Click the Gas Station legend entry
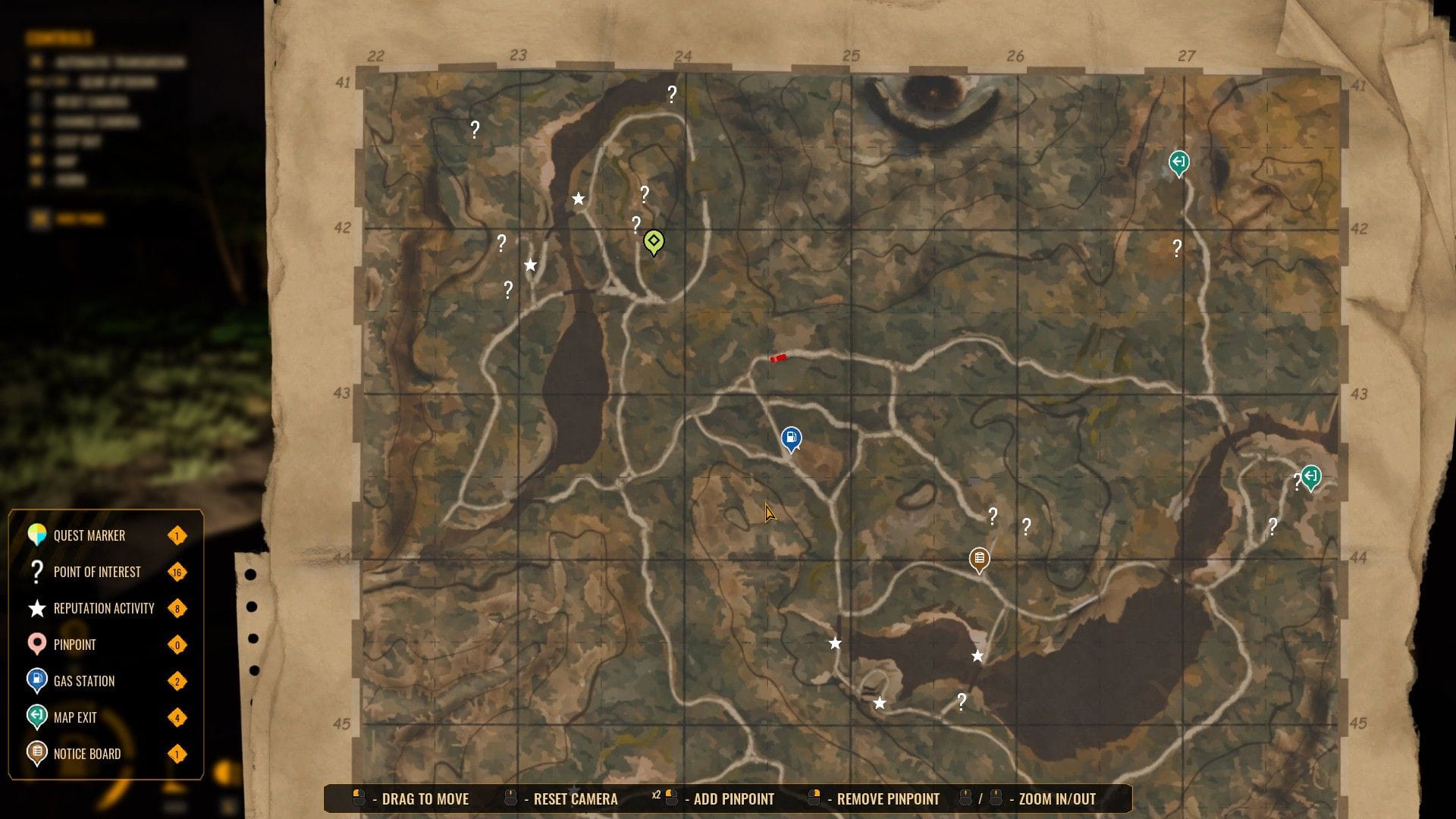Screen dimensions: 1456x819 [84, 681]
